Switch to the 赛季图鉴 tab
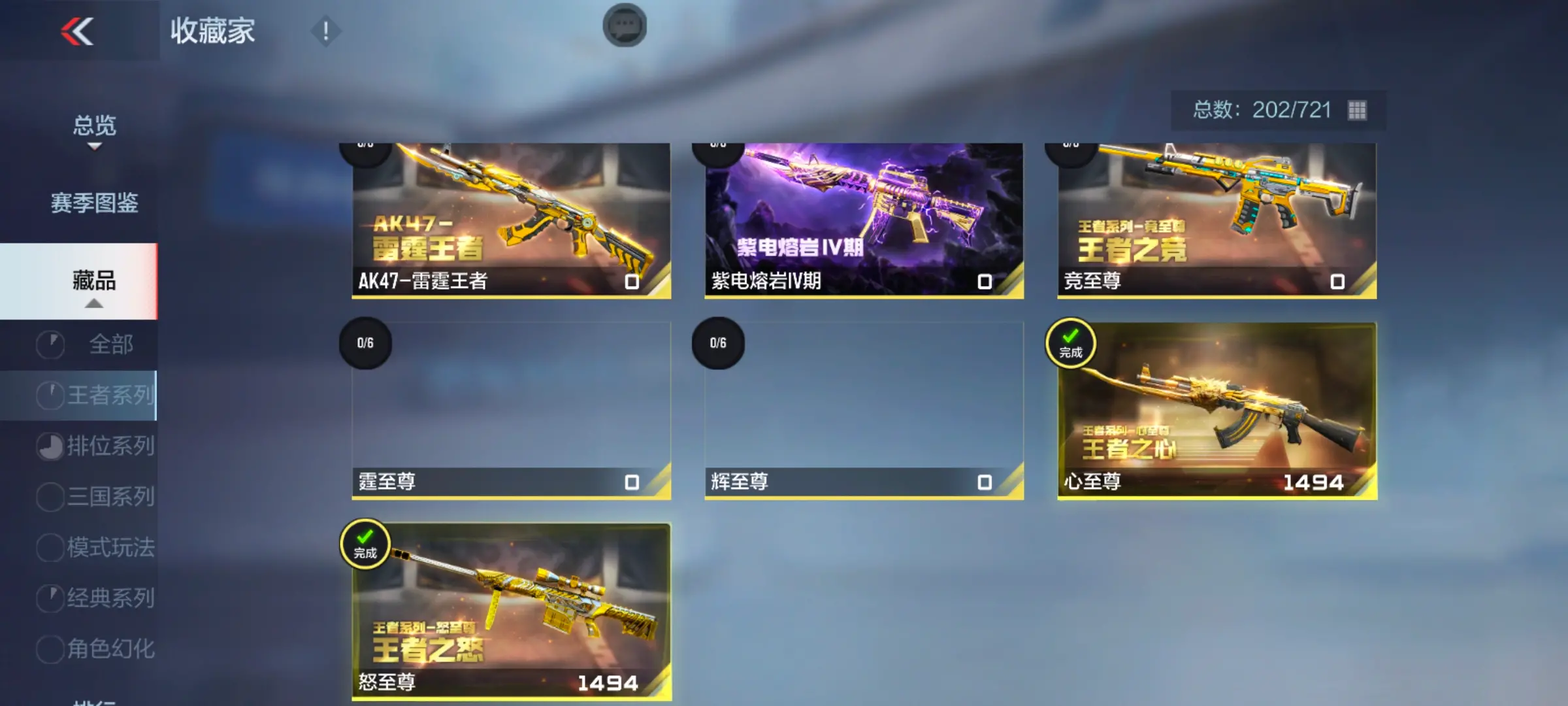The width and height of the screenshot is (1568, 706). click(x=94, y=203)
